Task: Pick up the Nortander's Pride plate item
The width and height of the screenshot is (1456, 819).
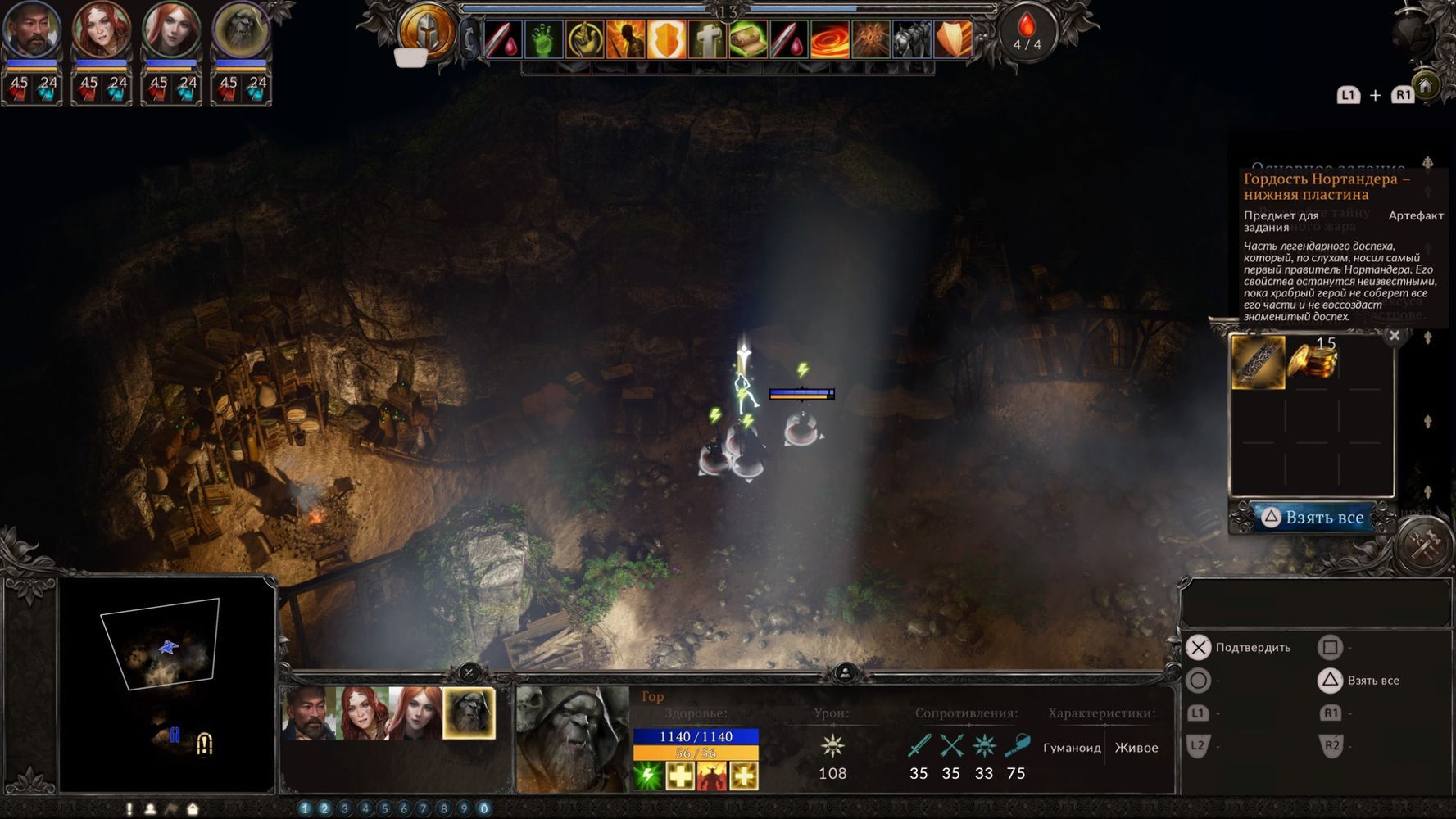Action: click(x=1258, y=362)
